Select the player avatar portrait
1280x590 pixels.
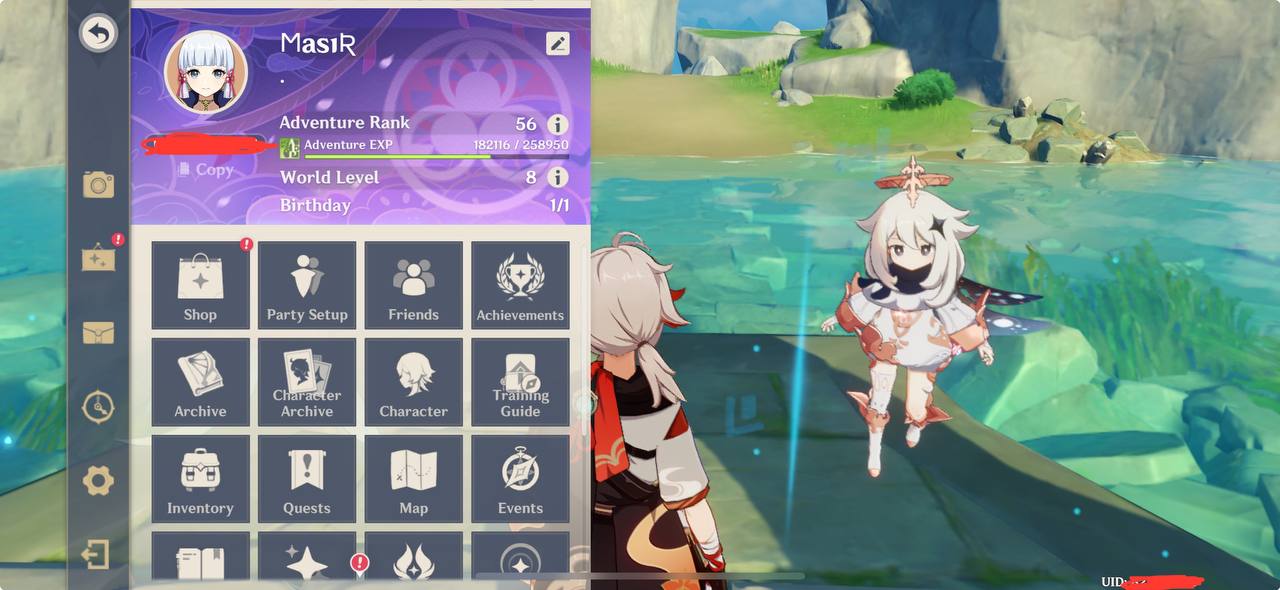click(x=206, y=70)
